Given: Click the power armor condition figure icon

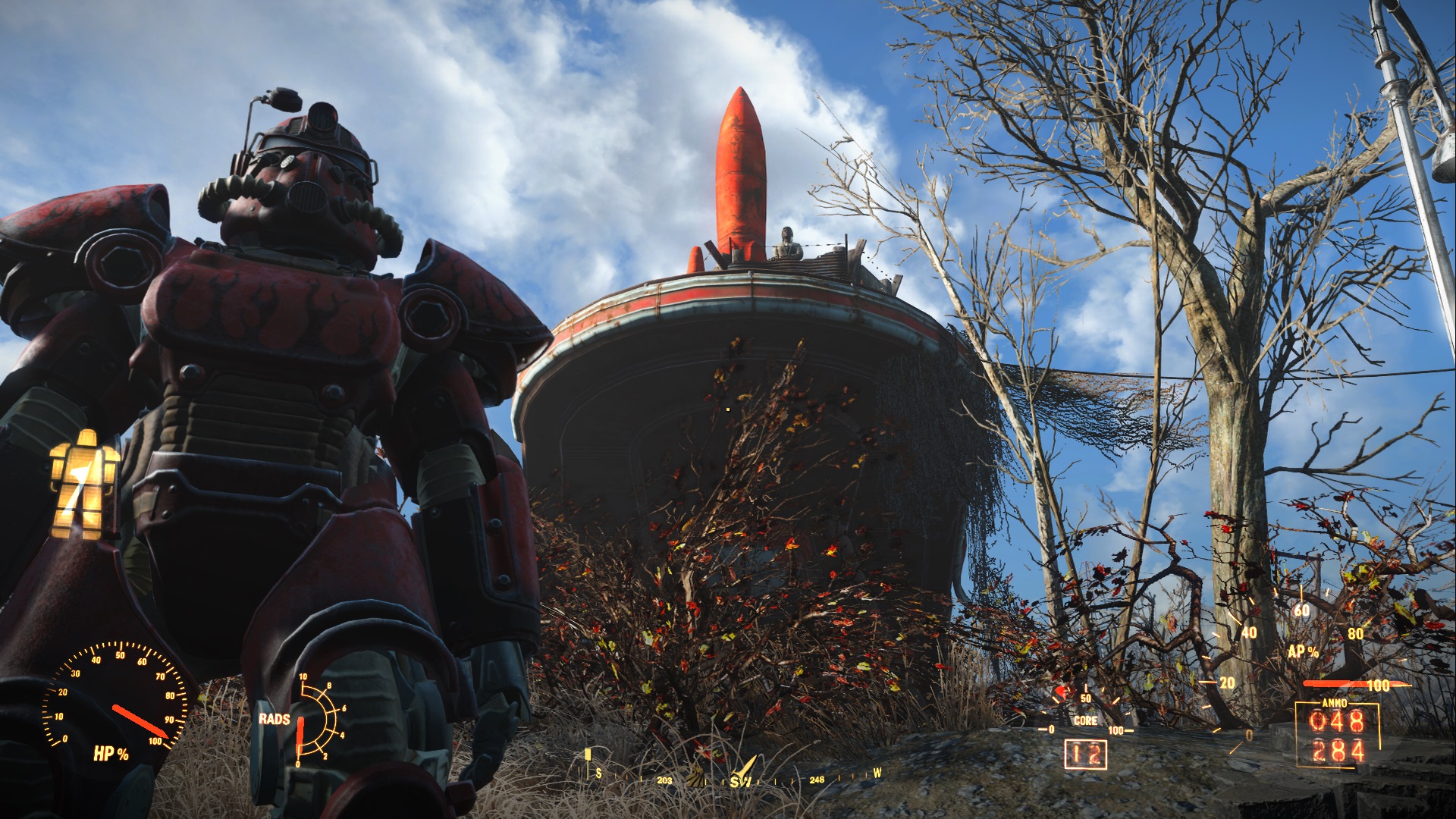Looking at the screenshot, I should (84, 484).
